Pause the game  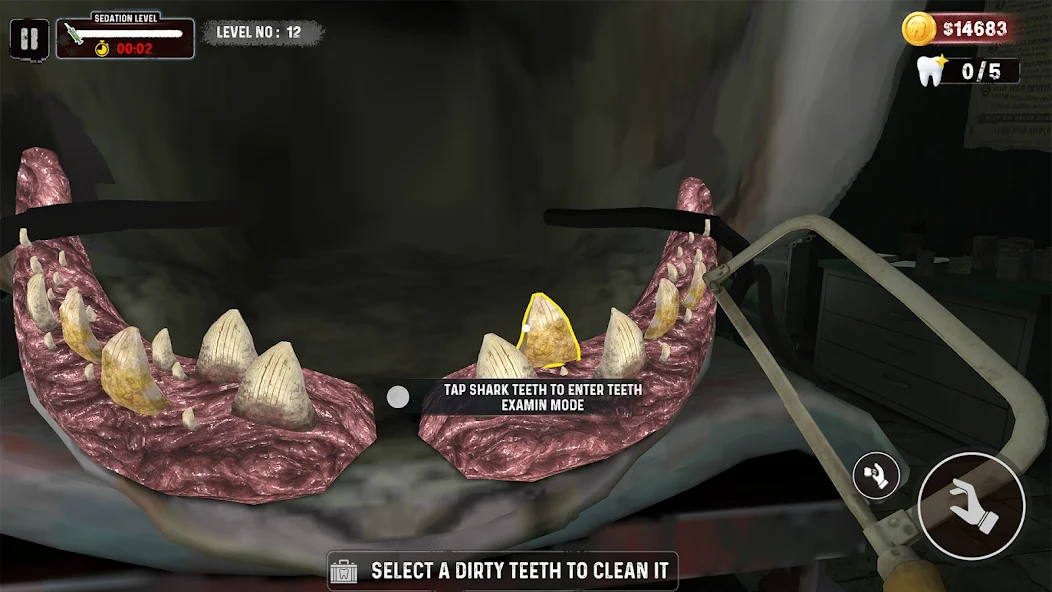(x=30, y=39)
